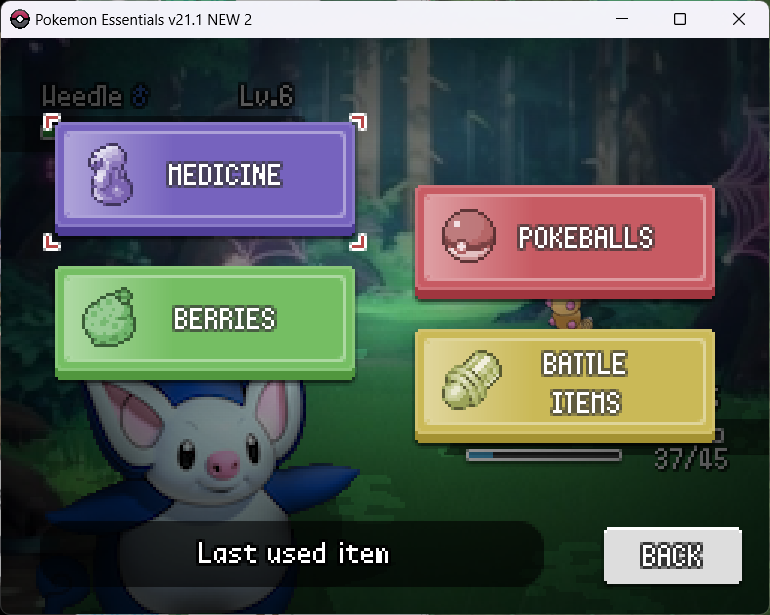The width and height of the screenshot is (770, 615).
Task: Minimize the Pokemon Essentials window
Action: click(x=622, y=19)
